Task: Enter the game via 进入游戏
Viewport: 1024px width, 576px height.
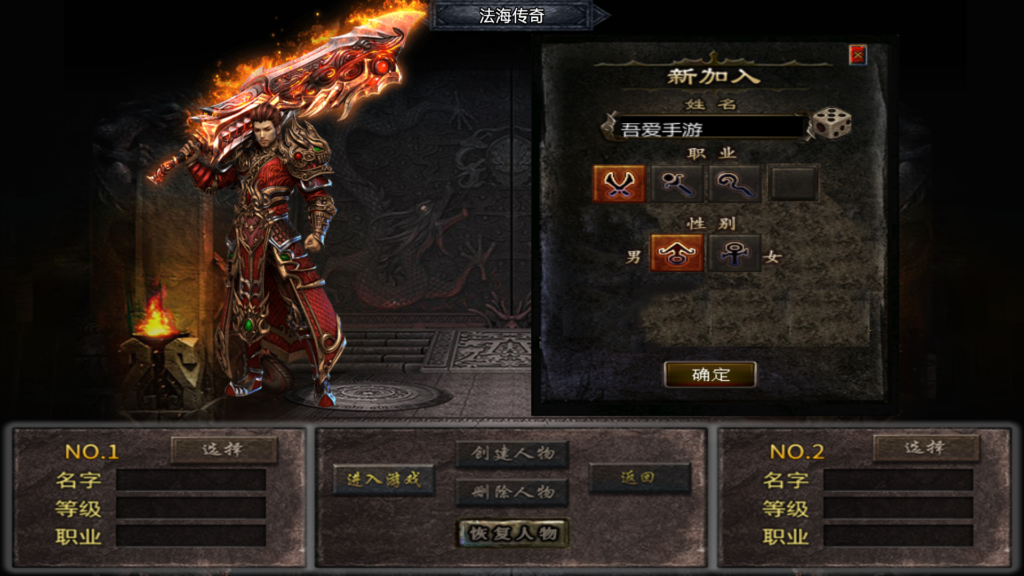Action: [384, 479]
